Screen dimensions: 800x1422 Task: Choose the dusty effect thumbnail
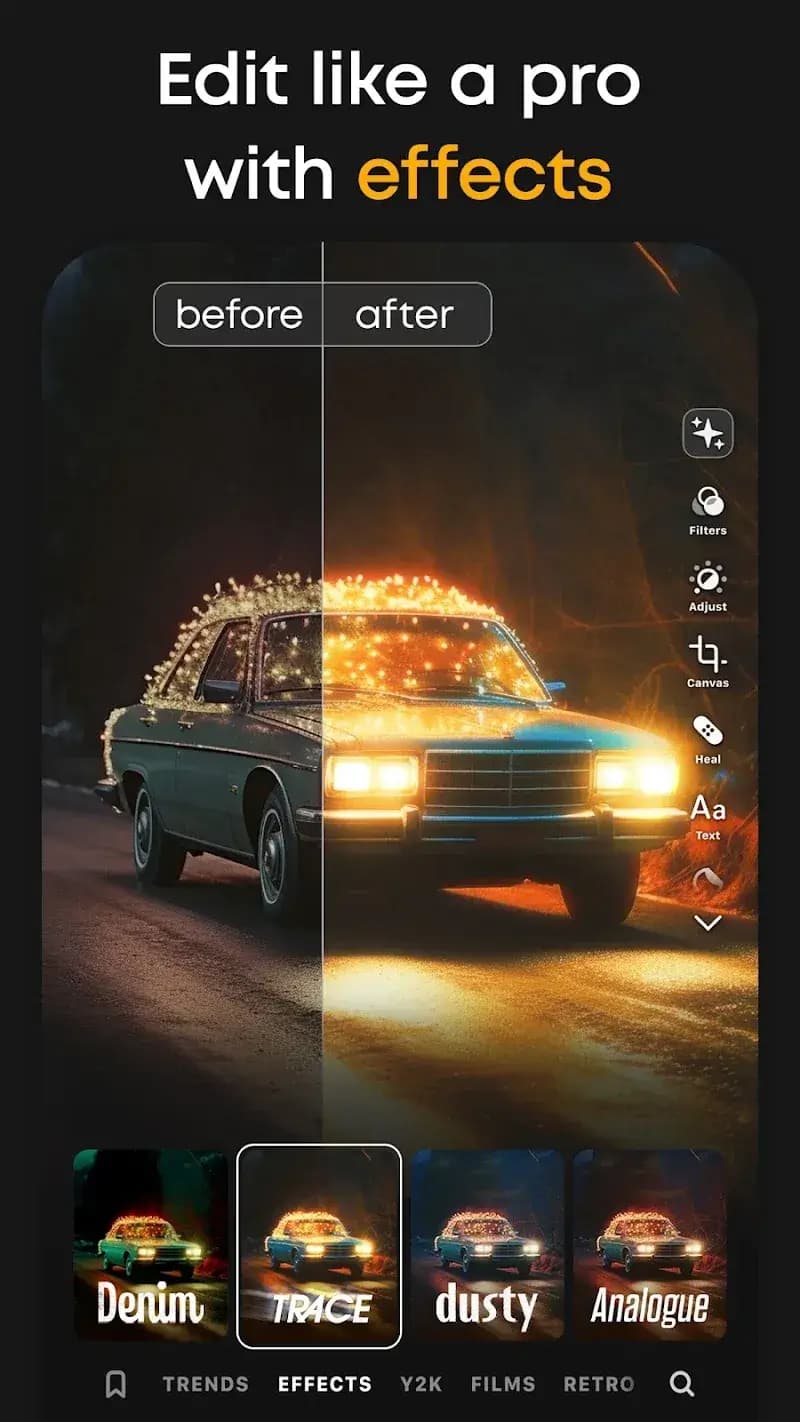(487, 1244)
